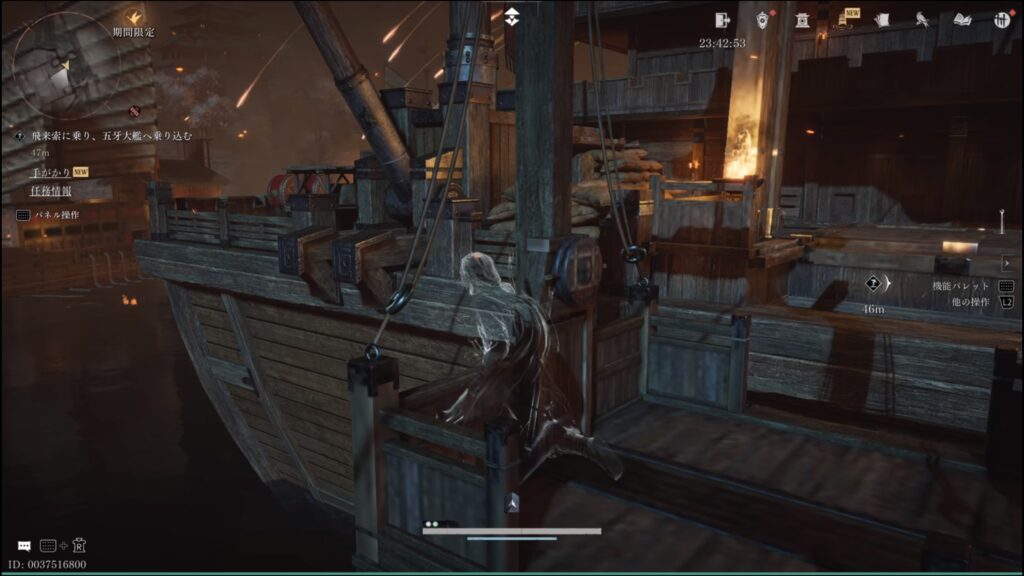
Task: Open the open book journal icon
Action: click(x=962, y=19)
